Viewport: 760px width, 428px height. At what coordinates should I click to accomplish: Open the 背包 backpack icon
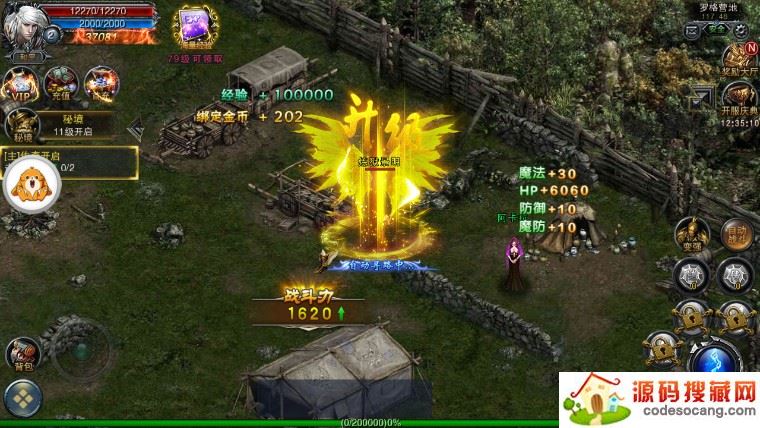[x=22, y=352]
